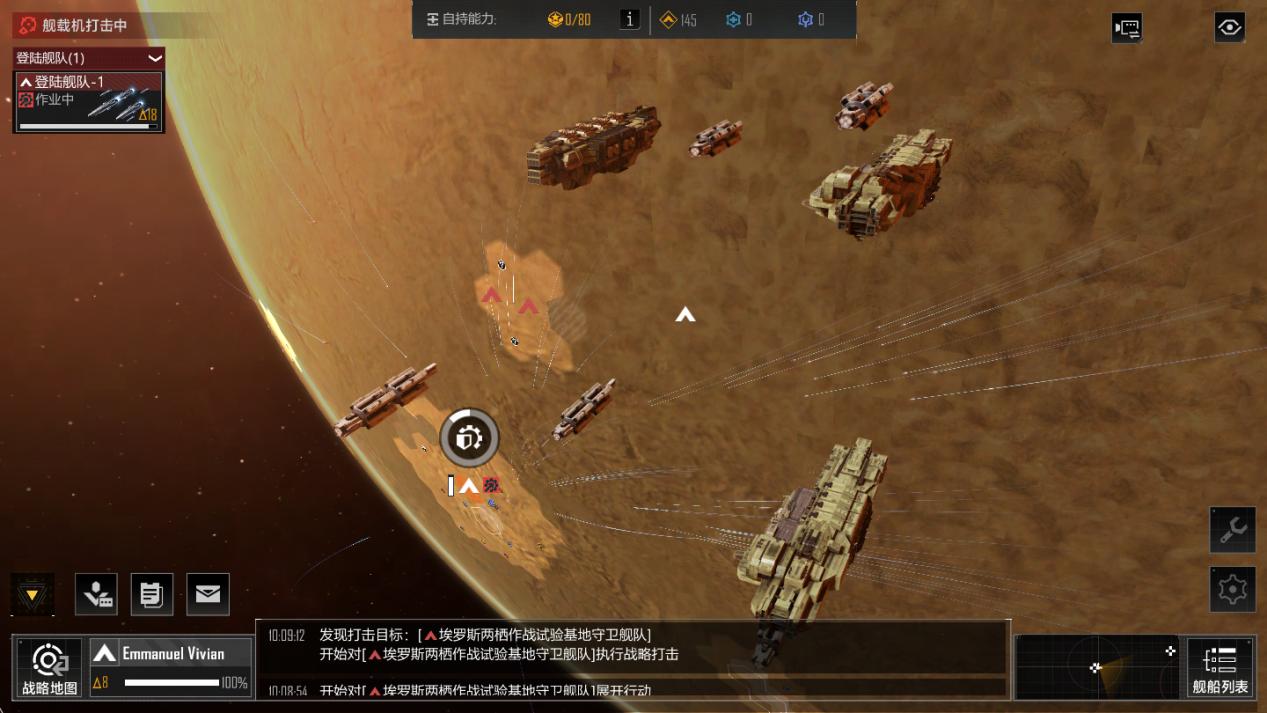Toggle the eye visibility button
This screenshot has width=1267, height=713.
coord(1229,27)
